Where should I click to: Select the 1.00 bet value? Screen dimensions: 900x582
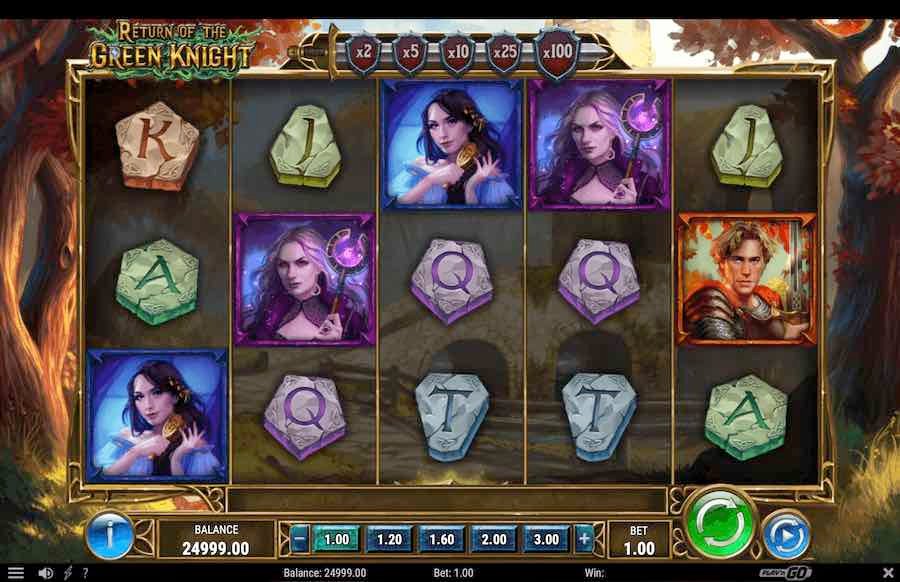[x=337, y=539]
